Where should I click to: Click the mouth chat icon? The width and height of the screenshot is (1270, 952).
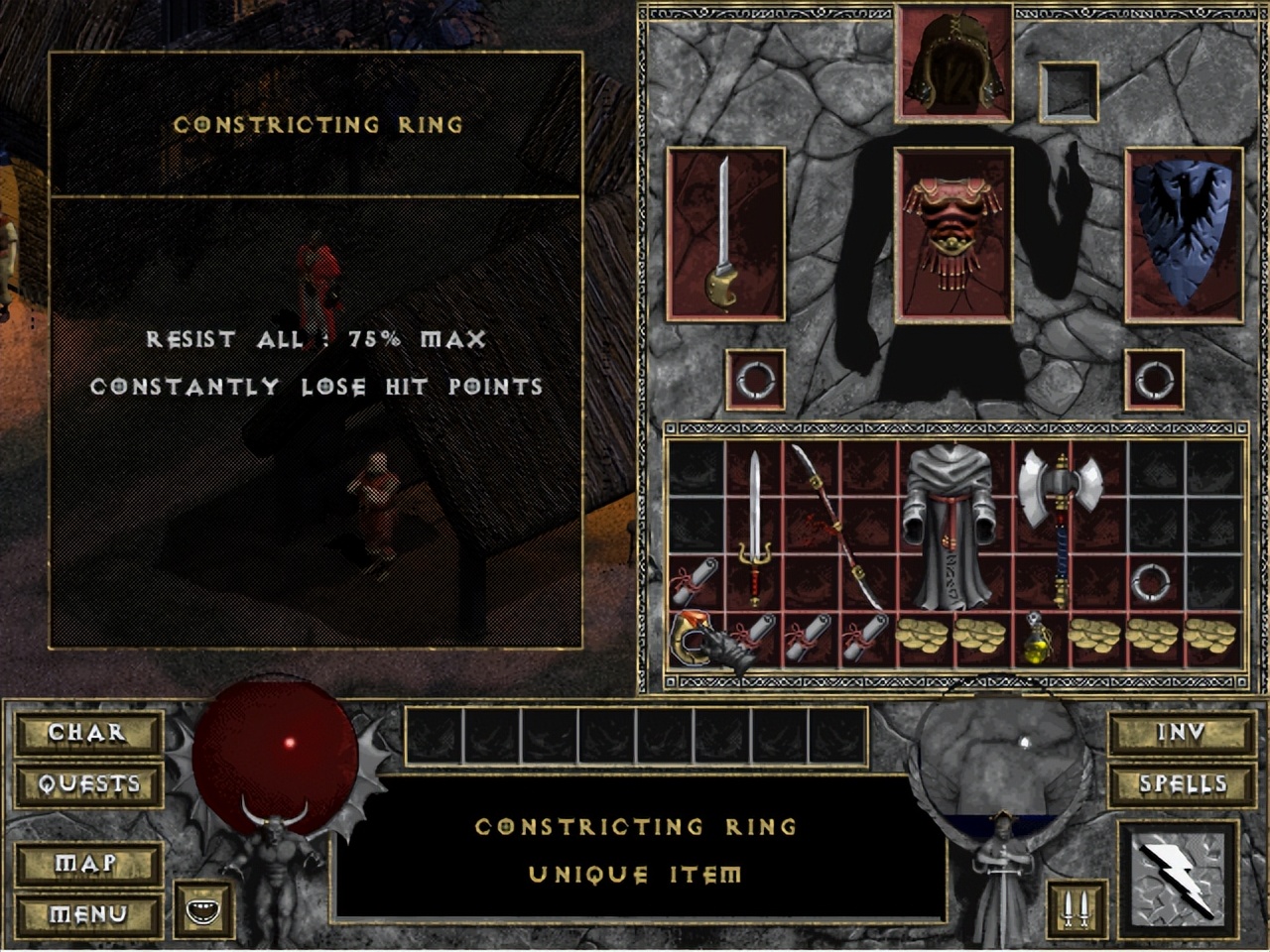(206, 908)
